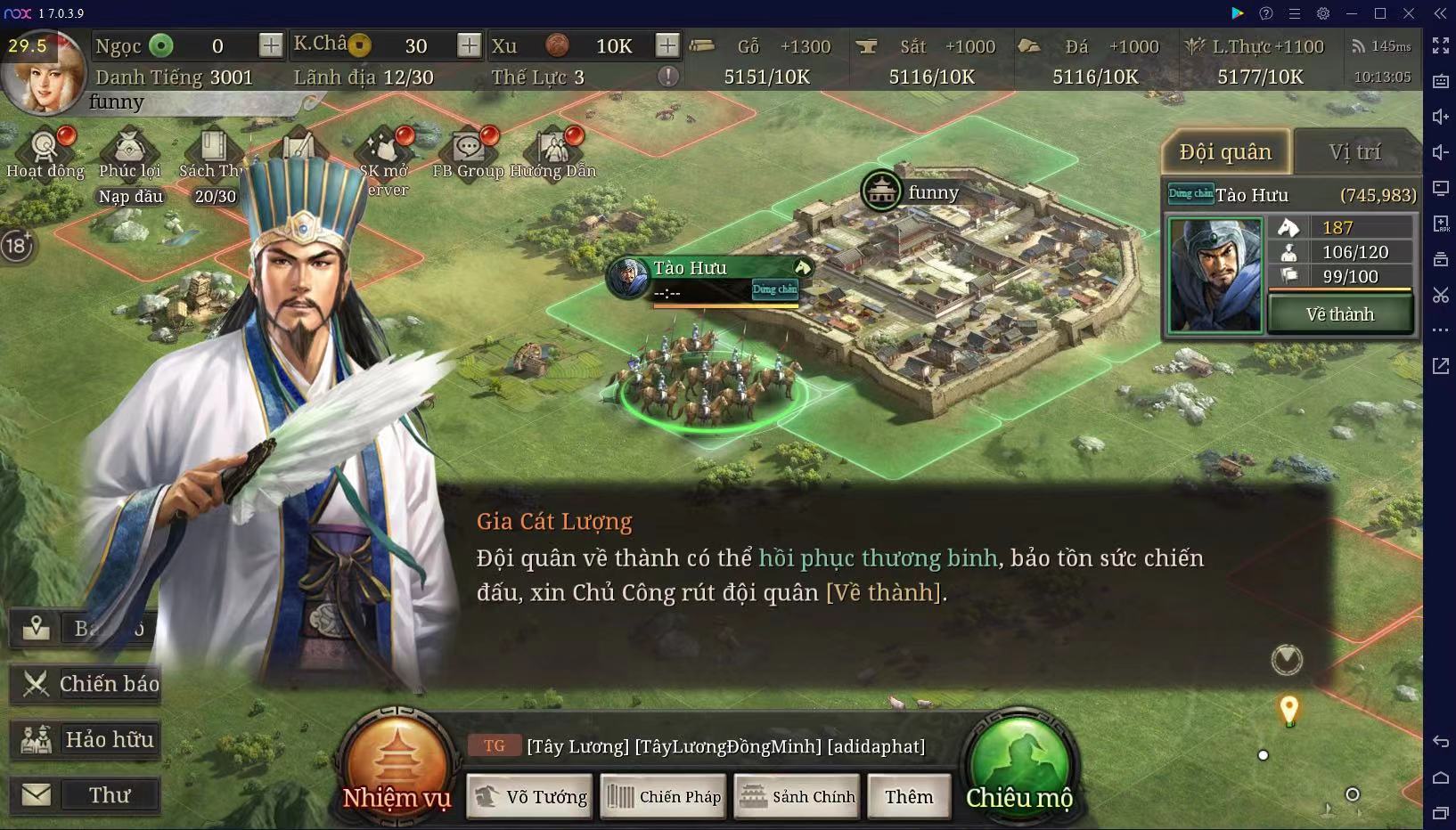
Task: Open the Hướng Dẫn guide icon
Action: (x=554, y=152)
